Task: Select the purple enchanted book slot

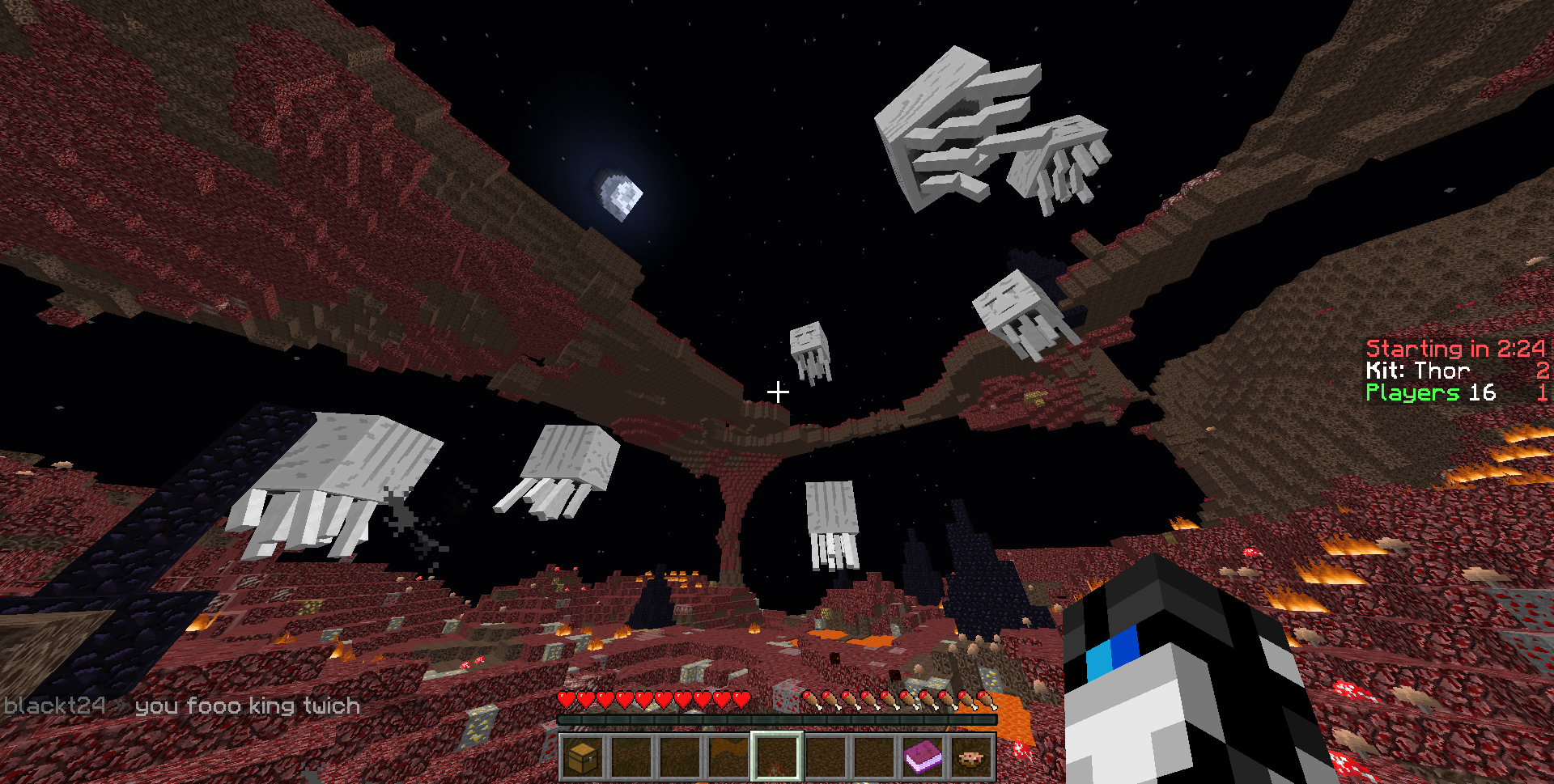Action: [923, 757]
